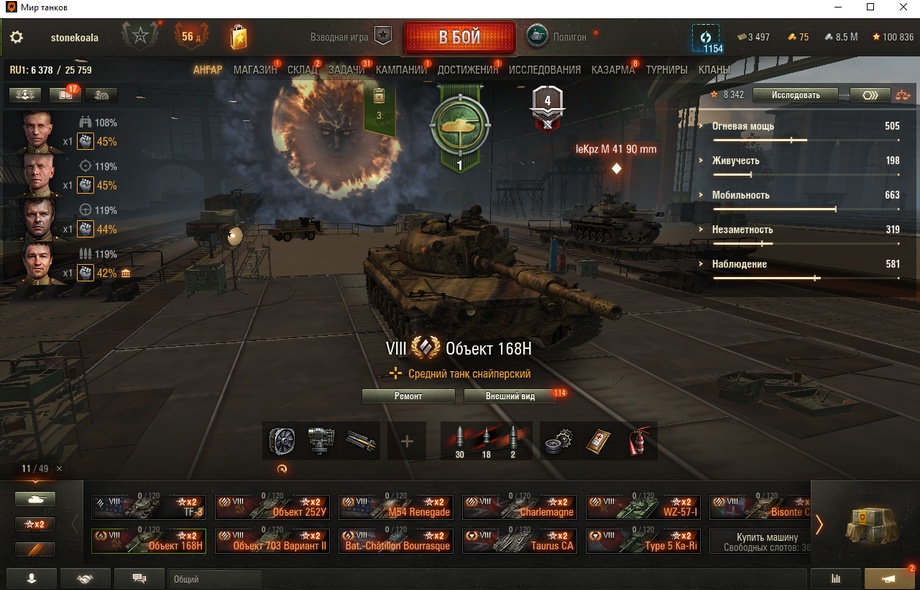Close the Мир танков window
The height and width of the screenshot is (590, 920).
[x=897, y=8]
